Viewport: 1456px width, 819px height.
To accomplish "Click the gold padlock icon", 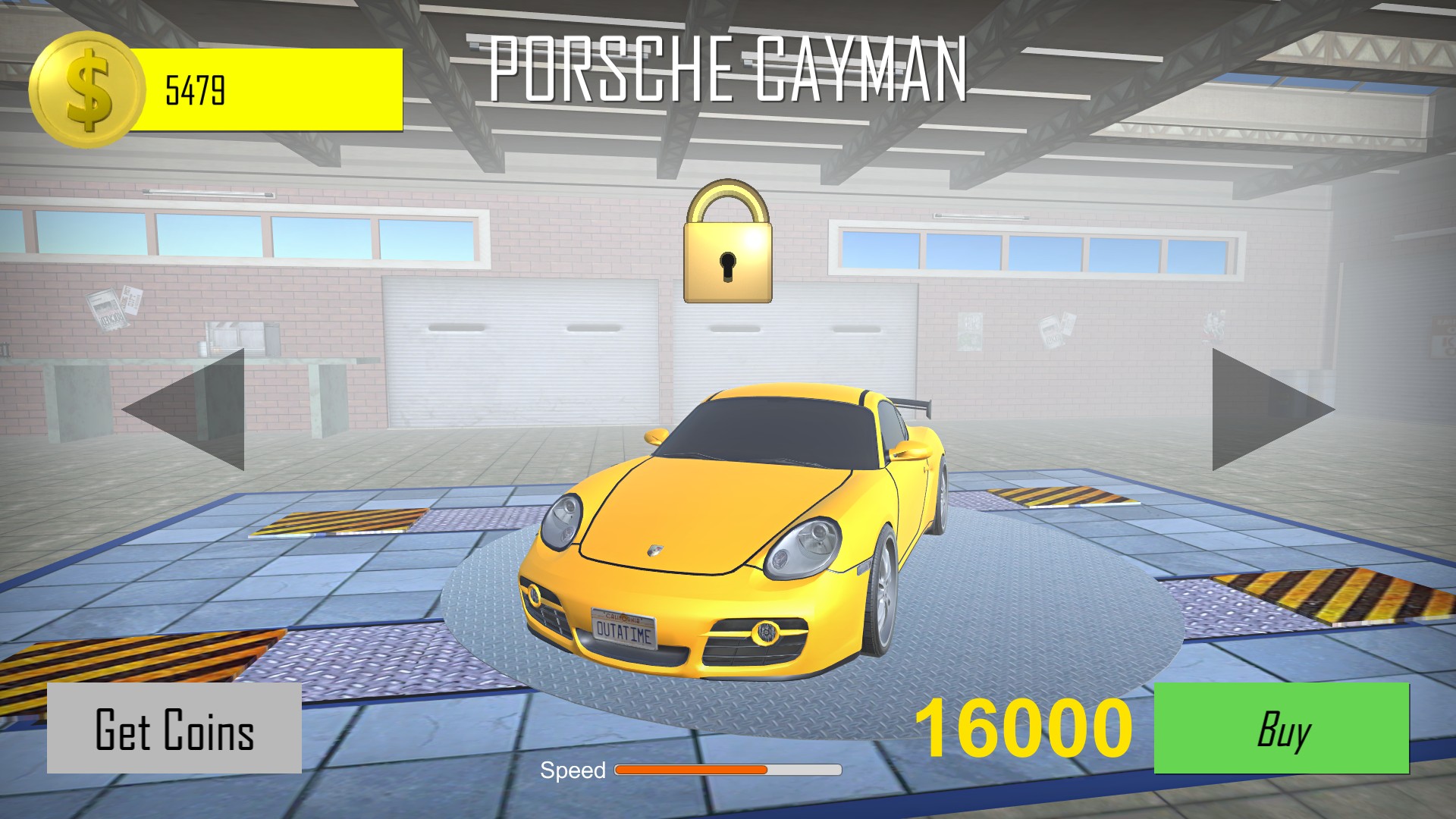I will [727, 244].
